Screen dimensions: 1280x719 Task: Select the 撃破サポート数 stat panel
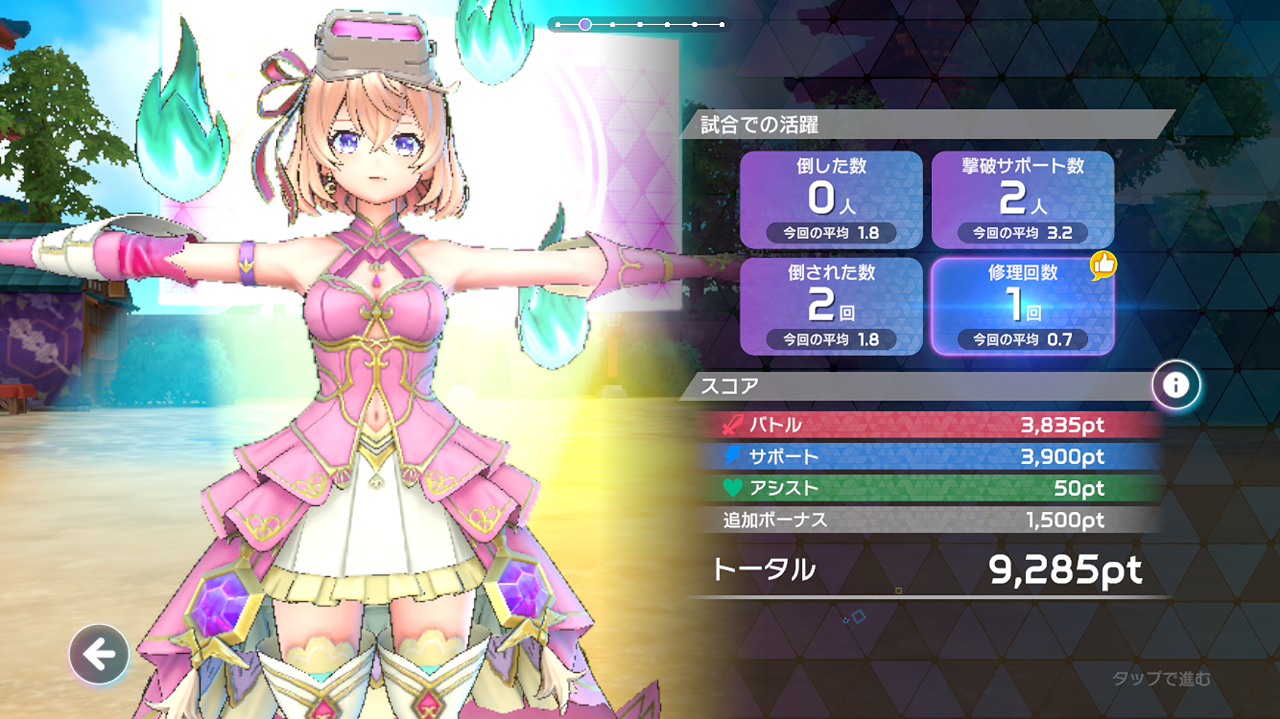(x=1022, y=200)
